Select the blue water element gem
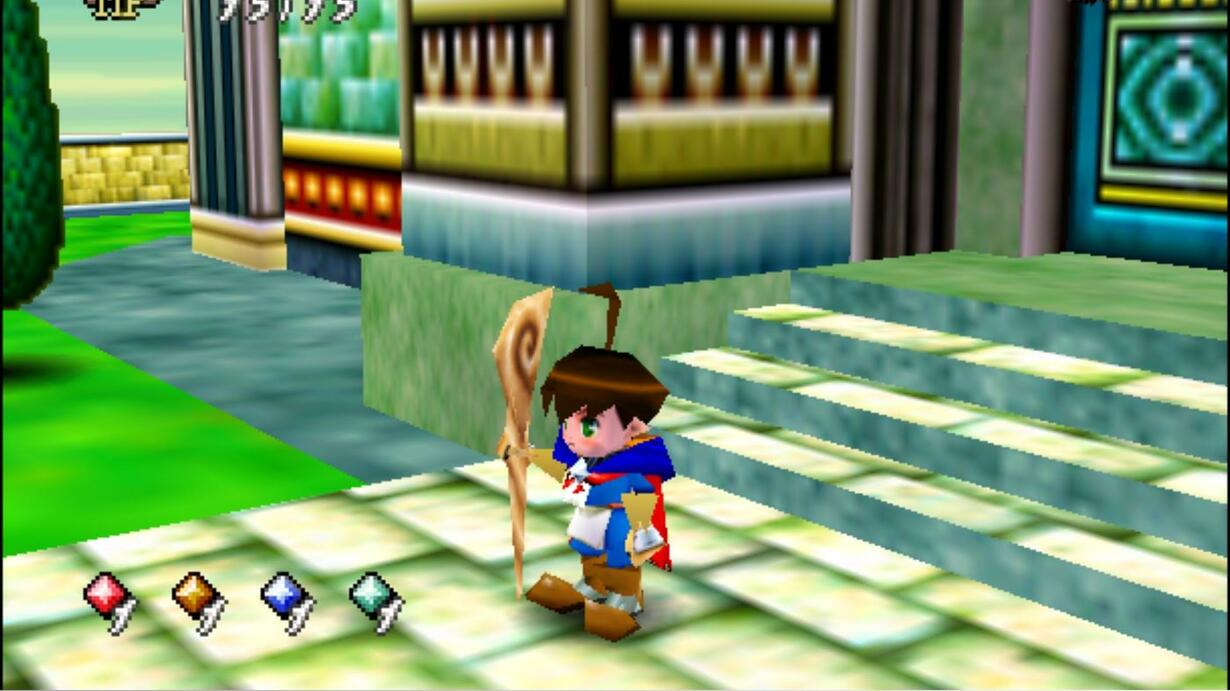This screenshot has width=1230, height=691. tap(281, 594)
